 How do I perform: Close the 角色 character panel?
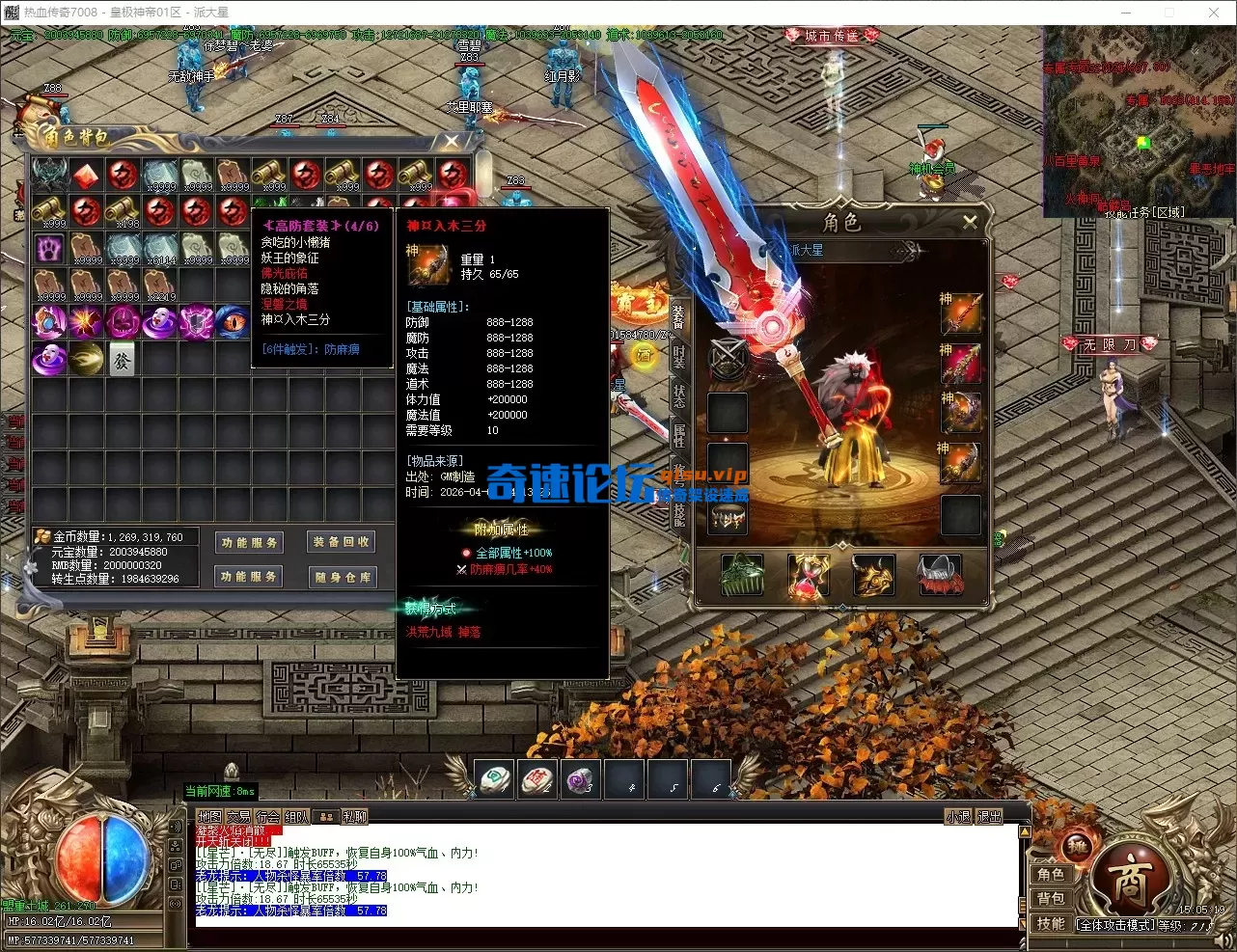tap(970, 222)
